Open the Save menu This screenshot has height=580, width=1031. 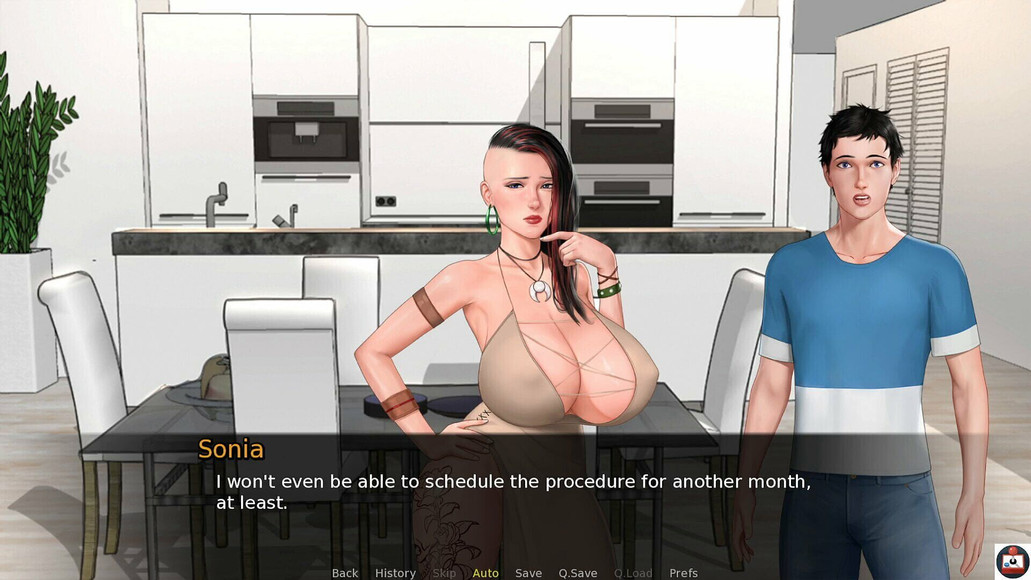coord(528,573)
